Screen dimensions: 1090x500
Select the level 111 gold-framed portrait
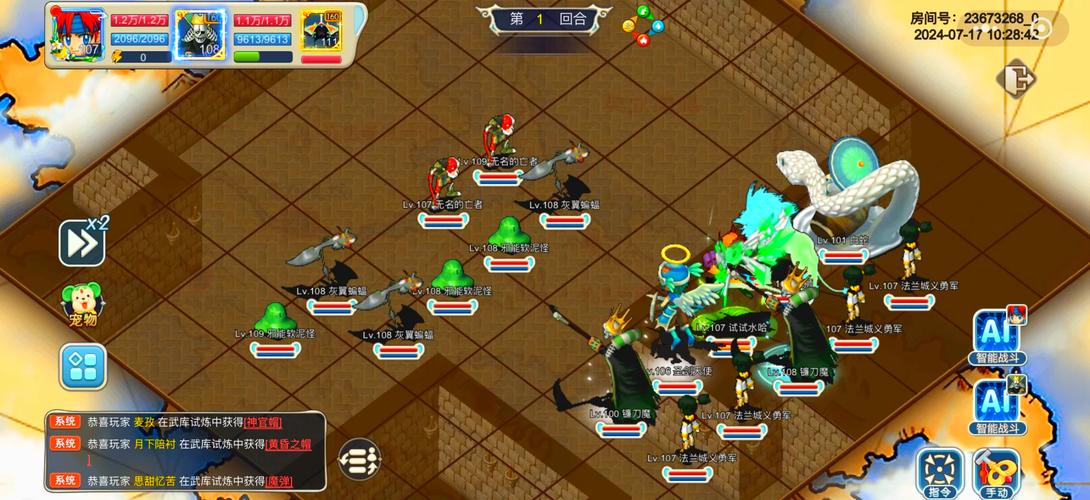pyautogui.click(x=321, y=30)
